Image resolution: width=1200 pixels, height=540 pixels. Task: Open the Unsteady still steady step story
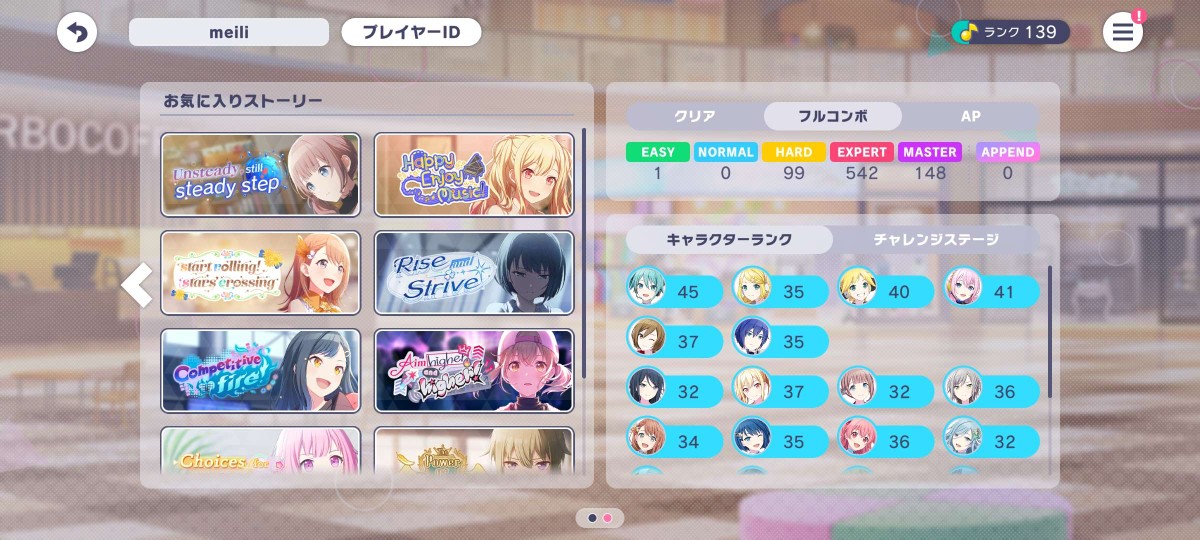tap(260, 175)
